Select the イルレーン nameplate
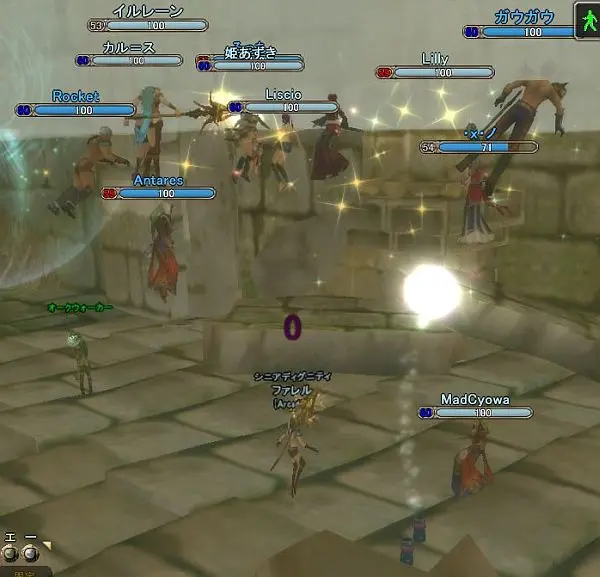This screenshot has width=600, height=577. (147, 11)
